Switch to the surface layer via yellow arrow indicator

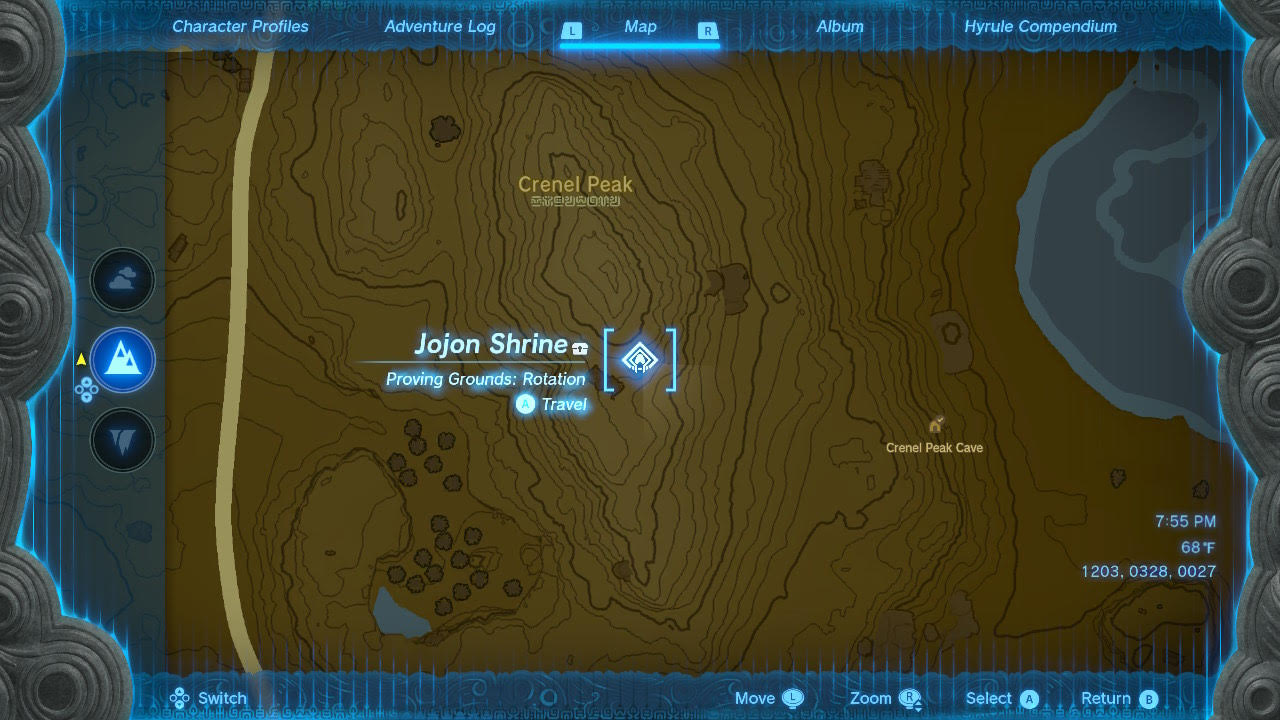pyautogui.click(x=80, y=361)
